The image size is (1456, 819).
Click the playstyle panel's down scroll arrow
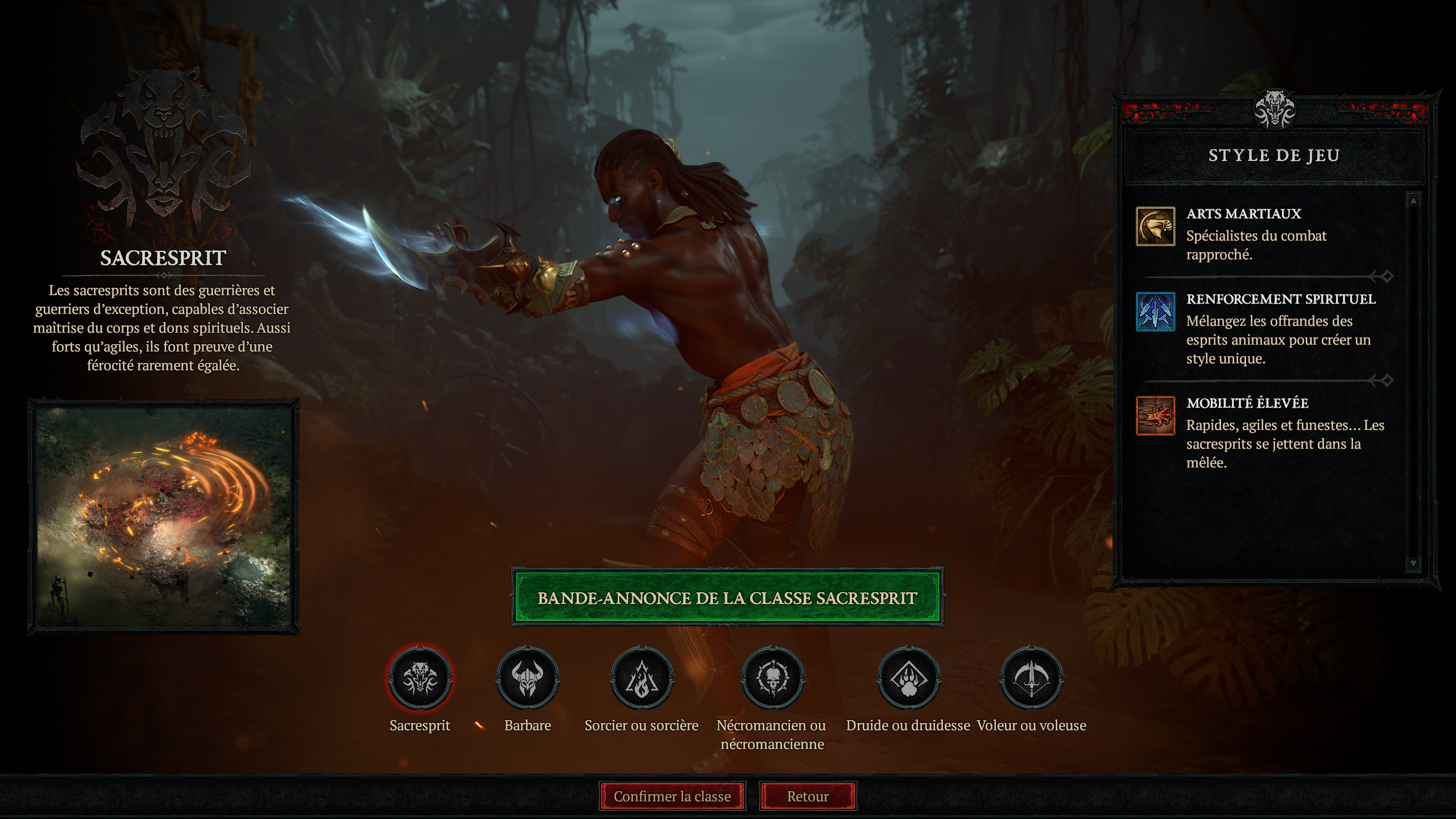pos(1413,563)
